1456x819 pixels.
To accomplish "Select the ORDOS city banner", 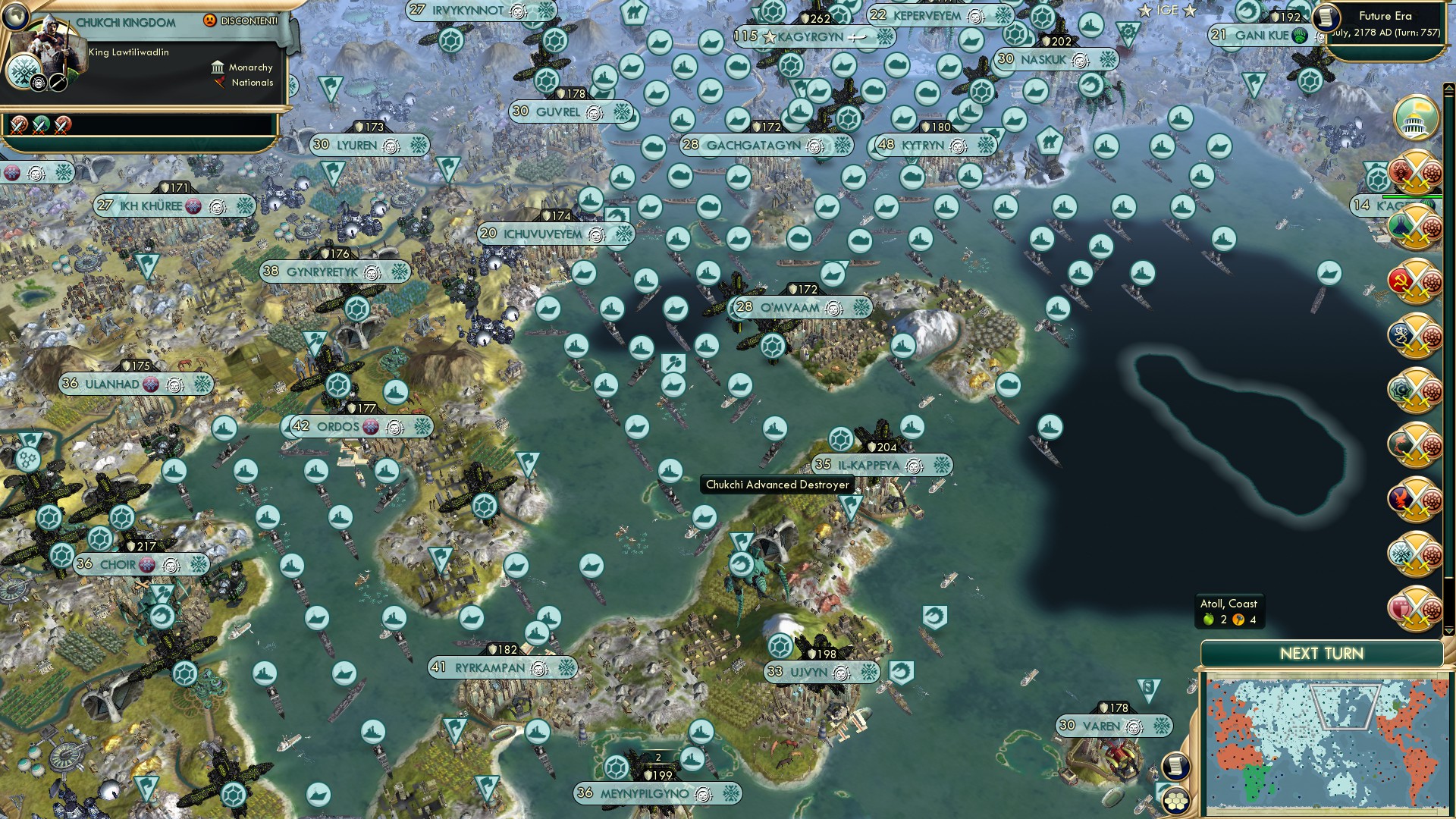I will (x=341, y=427).
